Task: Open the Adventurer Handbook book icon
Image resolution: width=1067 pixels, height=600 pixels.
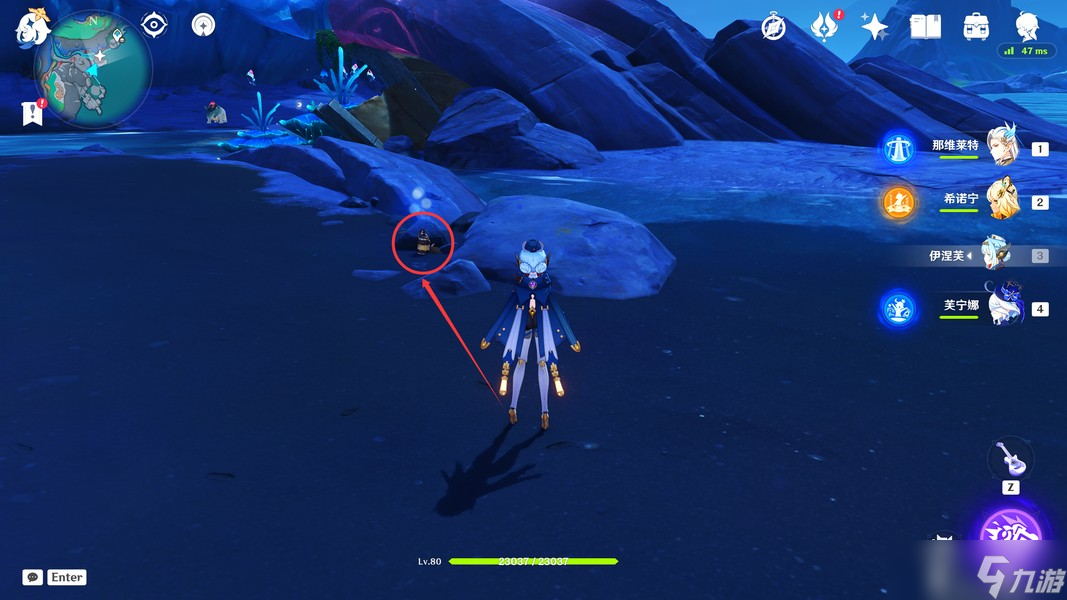Action: point(925,27)
